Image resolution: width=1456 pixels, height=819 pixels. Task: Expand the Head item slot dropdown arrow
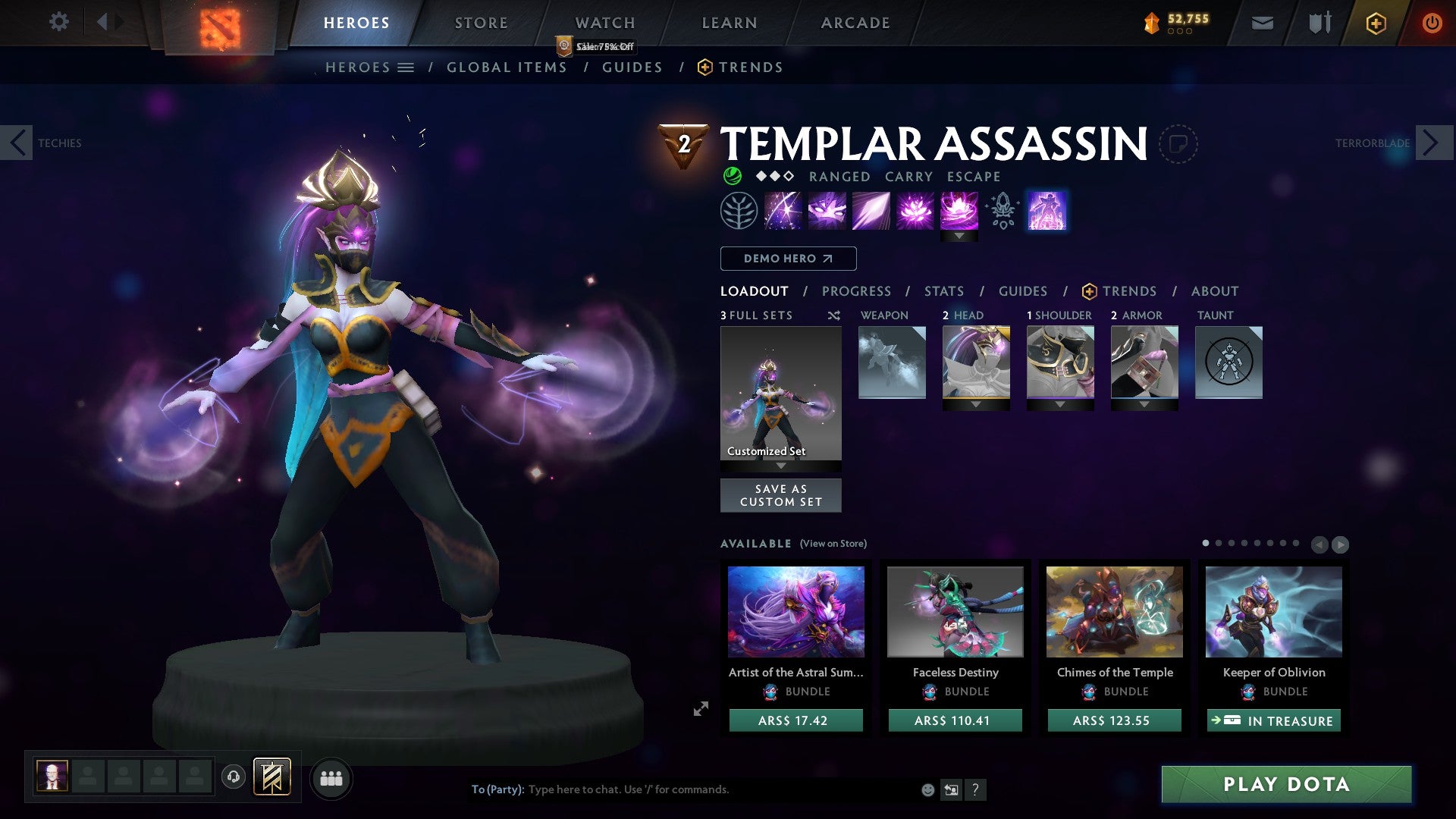click(x=976, y=403)
